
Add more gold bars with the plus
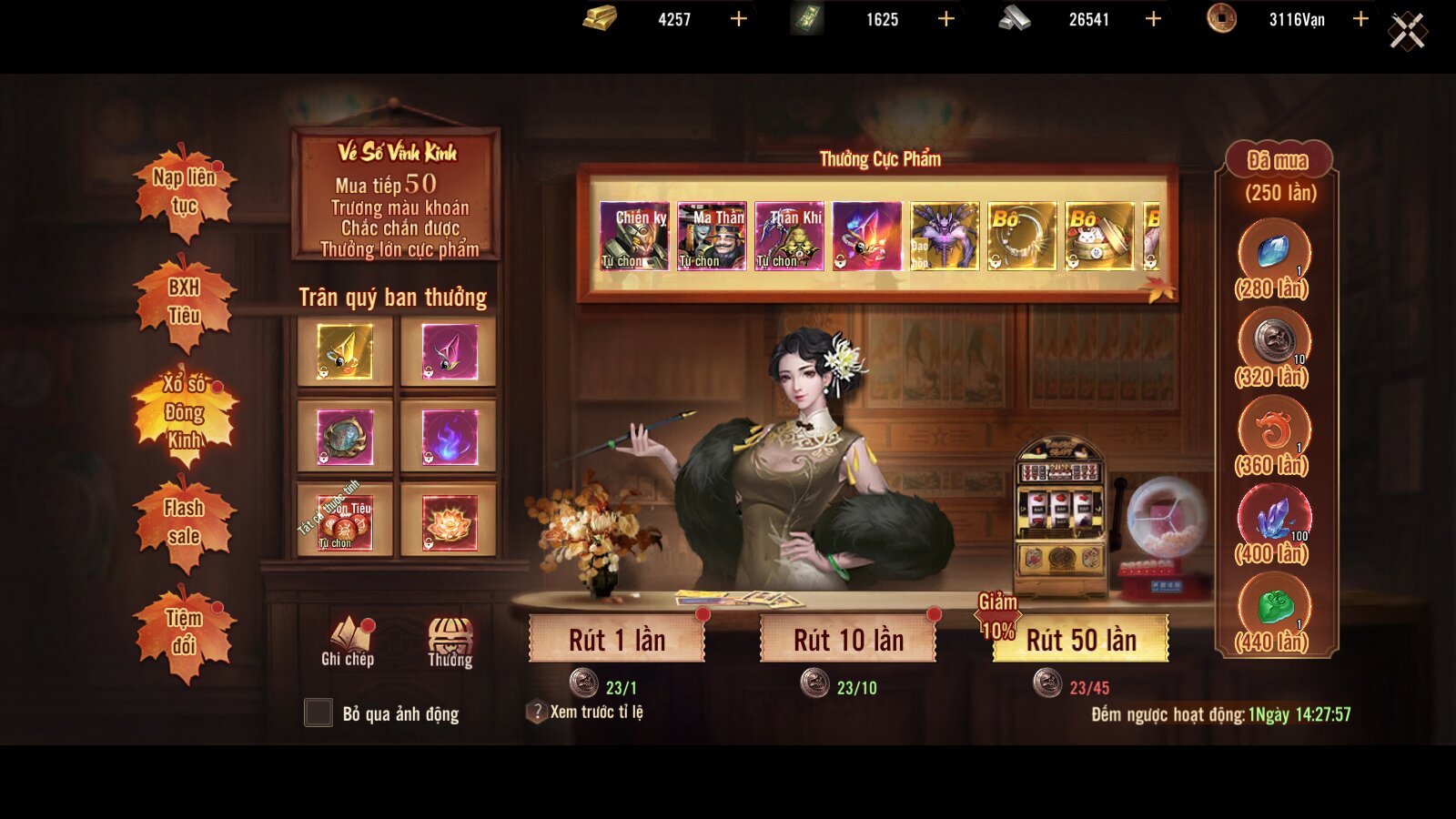pyautogui.click(x=739, y=19)
